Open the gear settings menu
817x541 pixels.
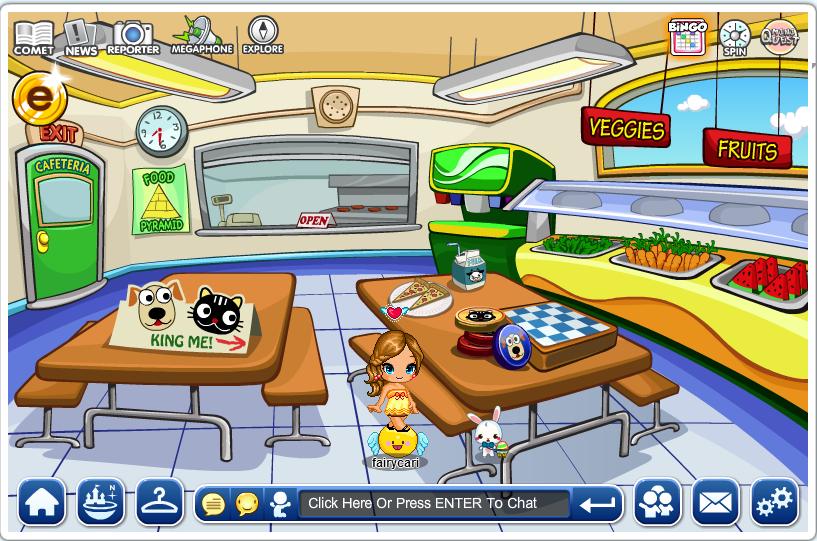774,503
